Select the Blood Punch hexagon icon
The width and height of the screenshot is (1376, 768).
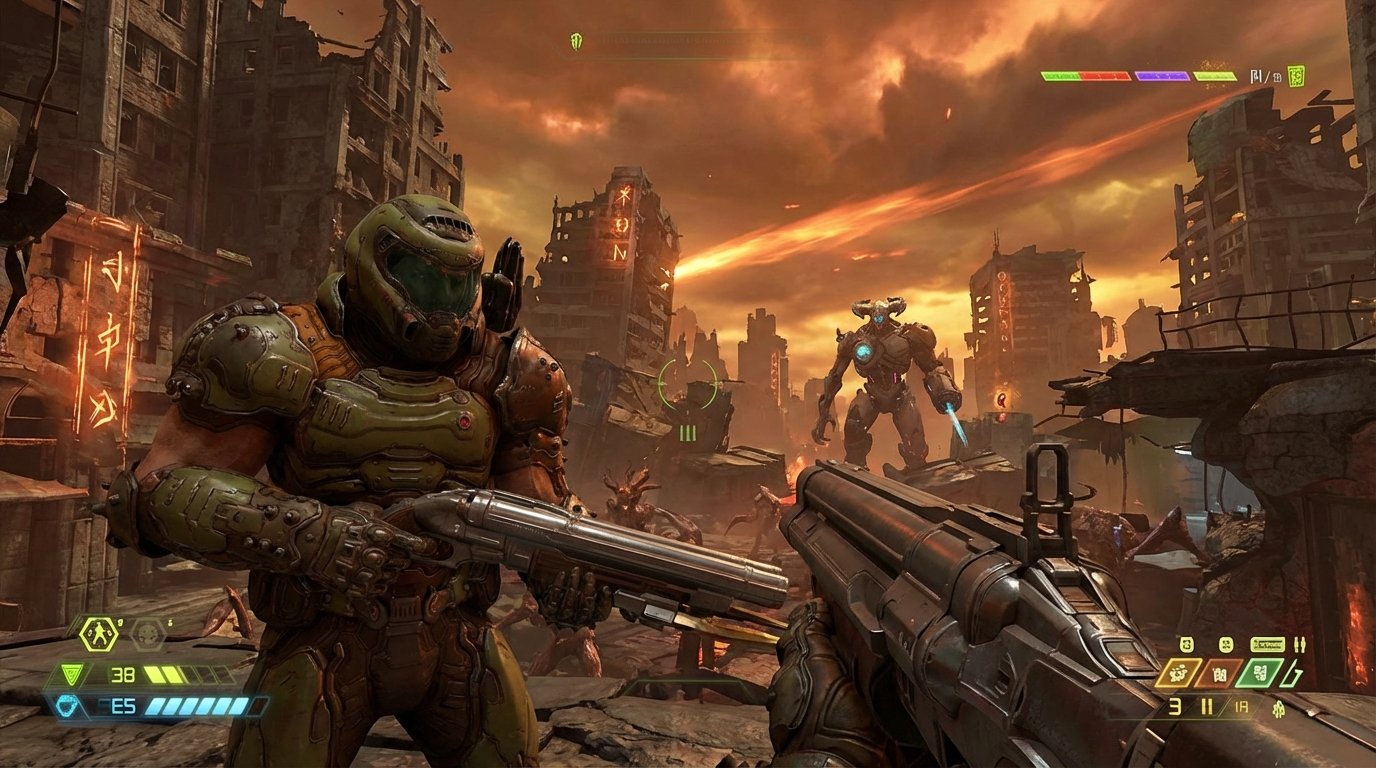tap(98, 633)
